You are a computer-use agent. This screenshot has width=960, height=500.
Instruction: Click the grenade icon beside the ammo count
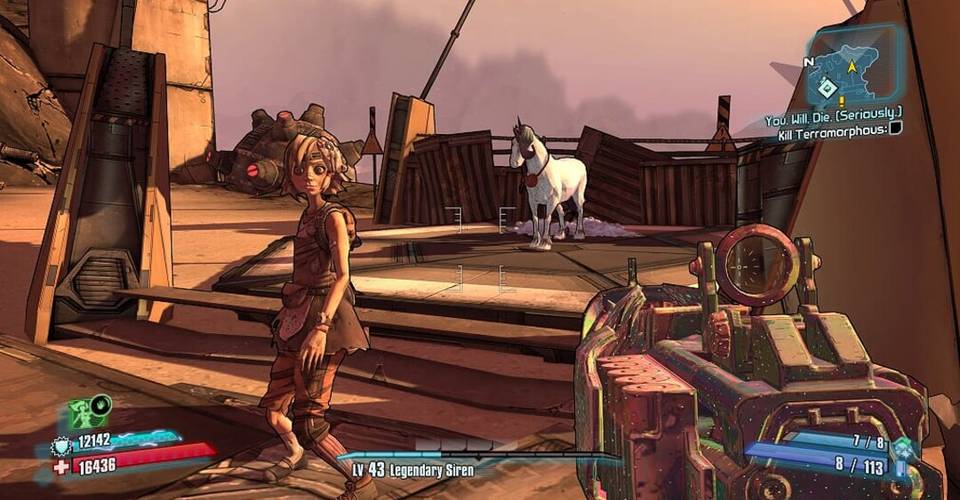coord(904,448)
